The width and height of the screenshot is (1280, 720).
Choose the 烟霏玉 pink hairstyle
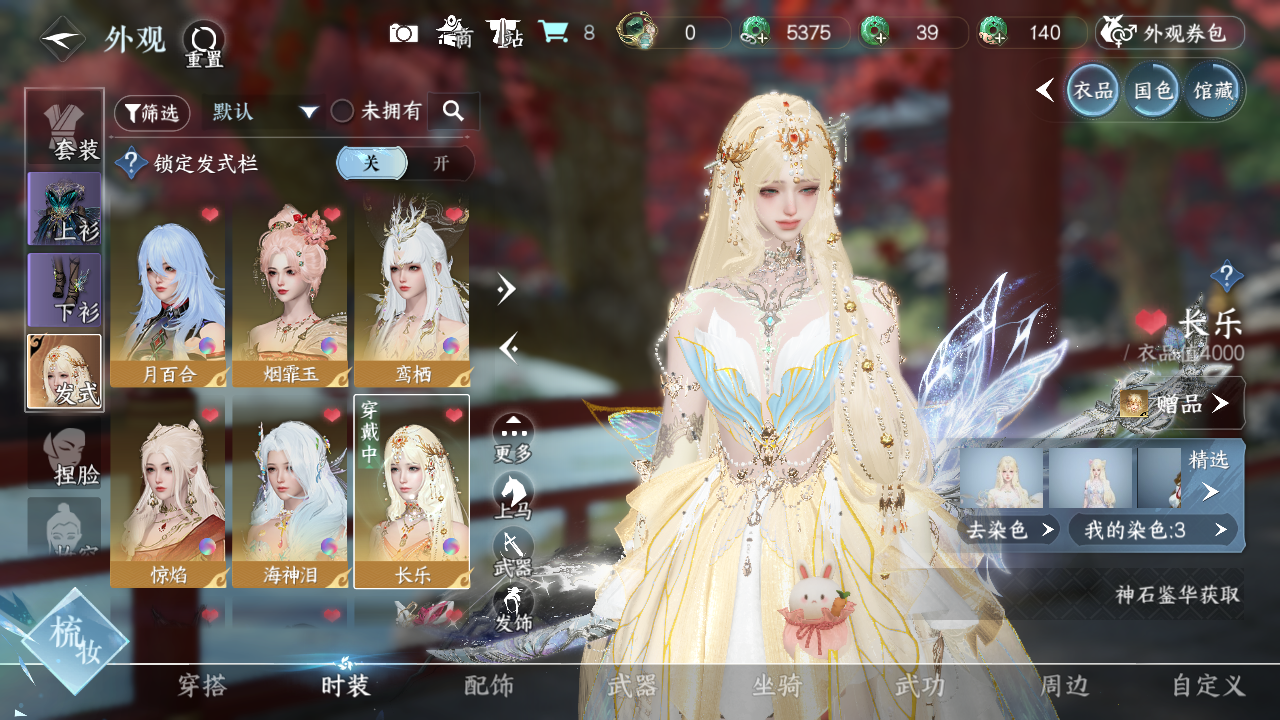(290, 293)
